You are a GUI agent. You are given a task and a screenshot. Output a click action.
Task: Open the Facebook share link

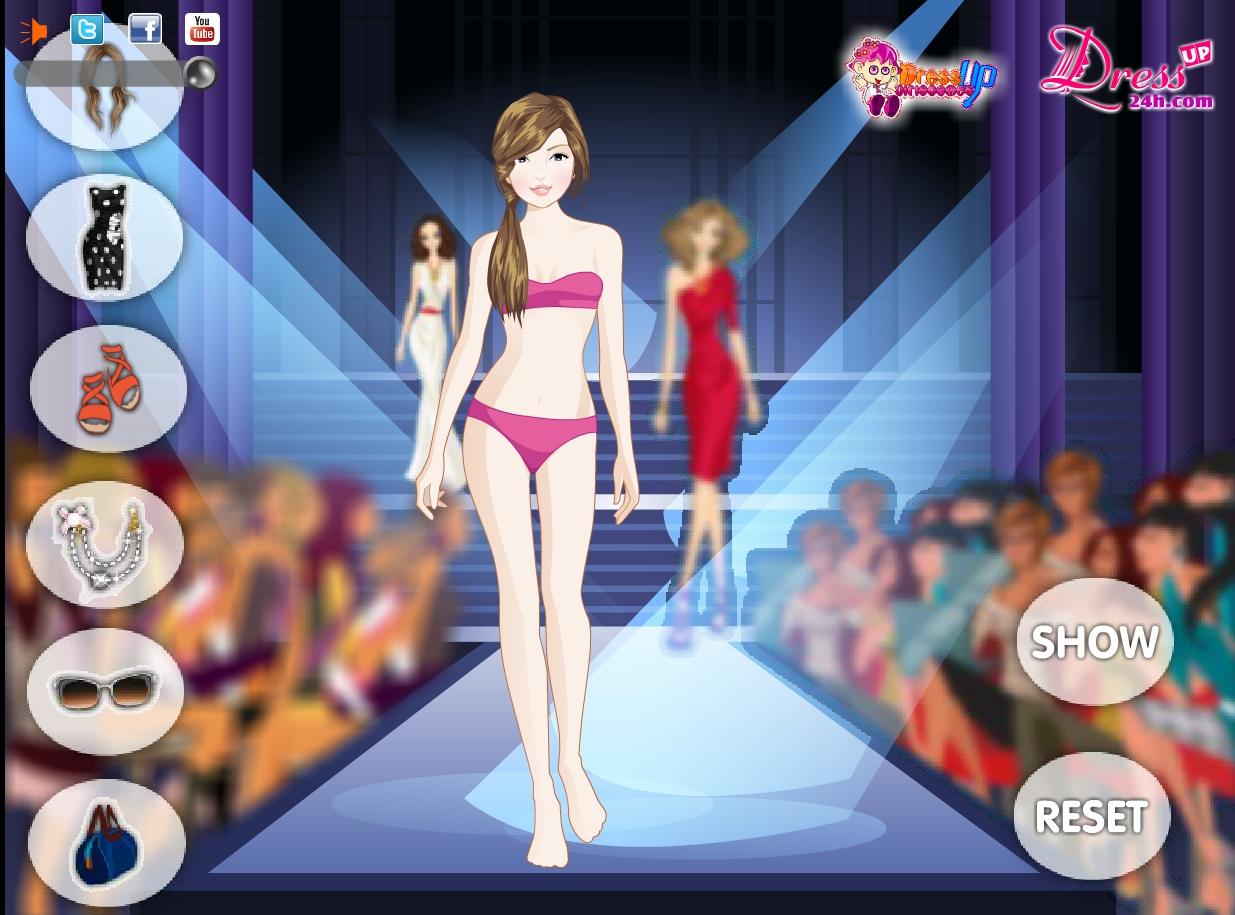pos(145,30)
